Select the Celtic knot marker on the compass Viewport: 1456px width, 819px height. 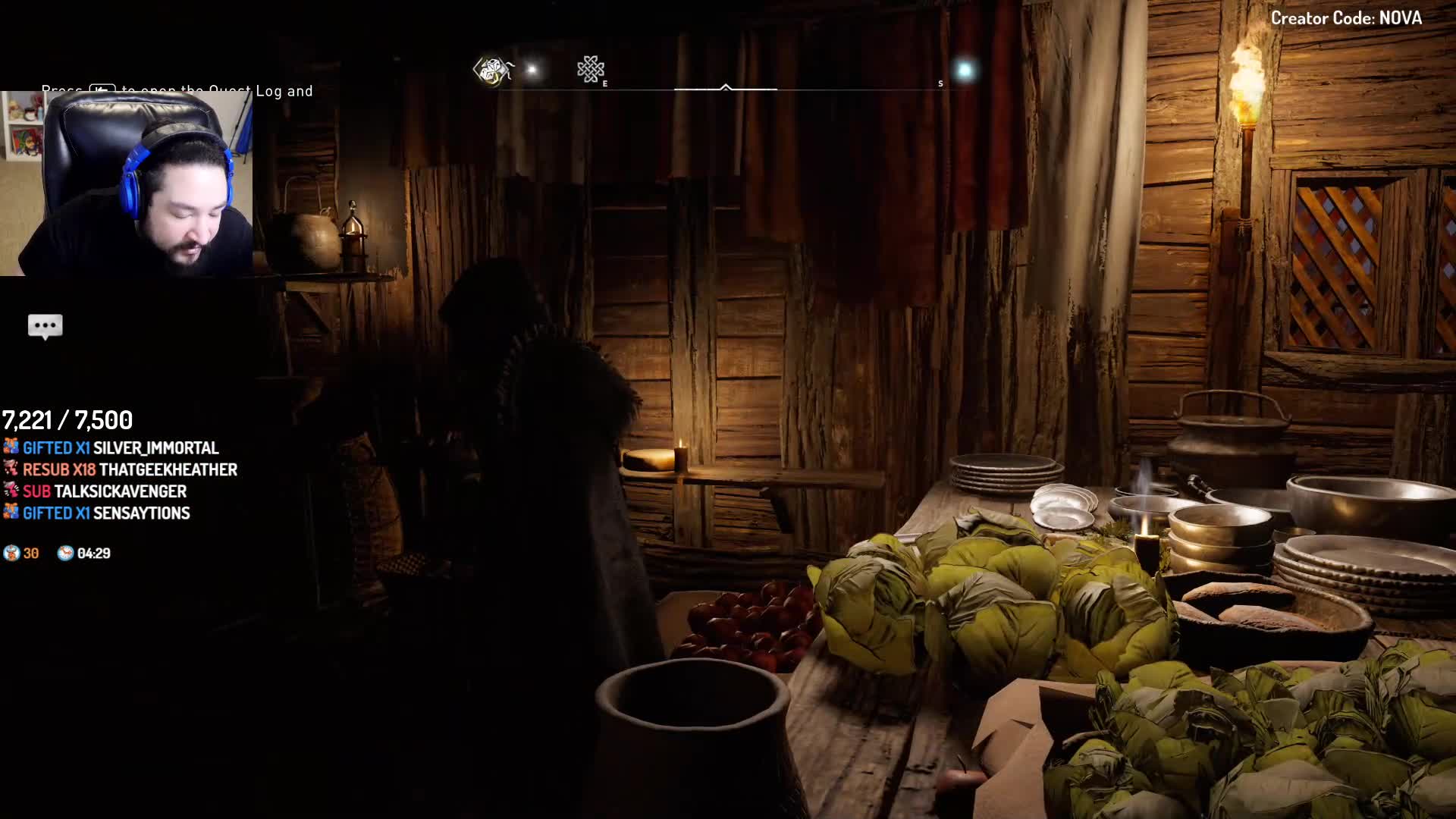[x=590, y=70]
